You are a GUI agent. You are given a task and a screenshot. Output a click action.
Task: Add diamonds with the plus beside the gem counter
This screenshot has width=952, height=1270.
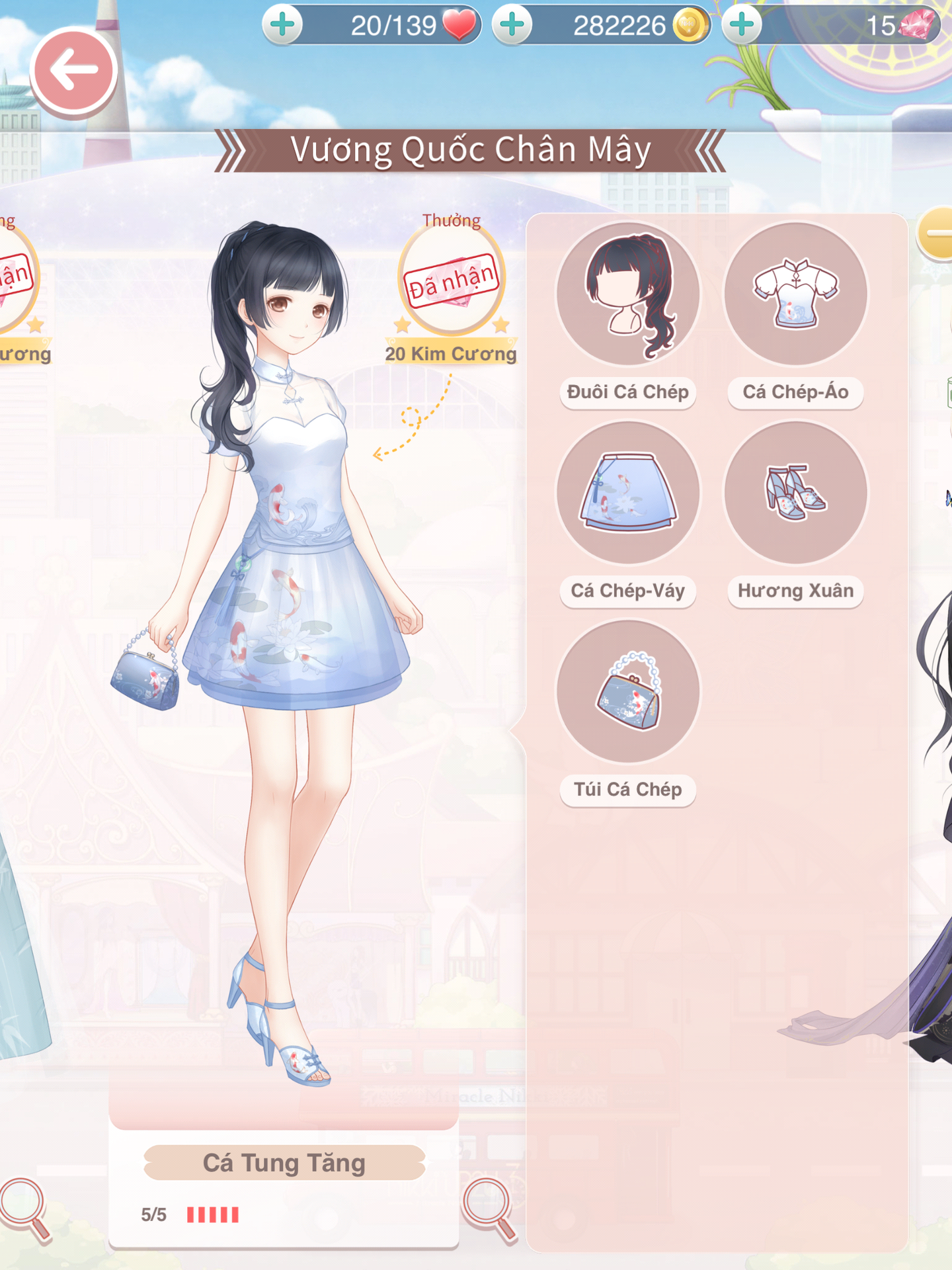[x=742, y=25]
